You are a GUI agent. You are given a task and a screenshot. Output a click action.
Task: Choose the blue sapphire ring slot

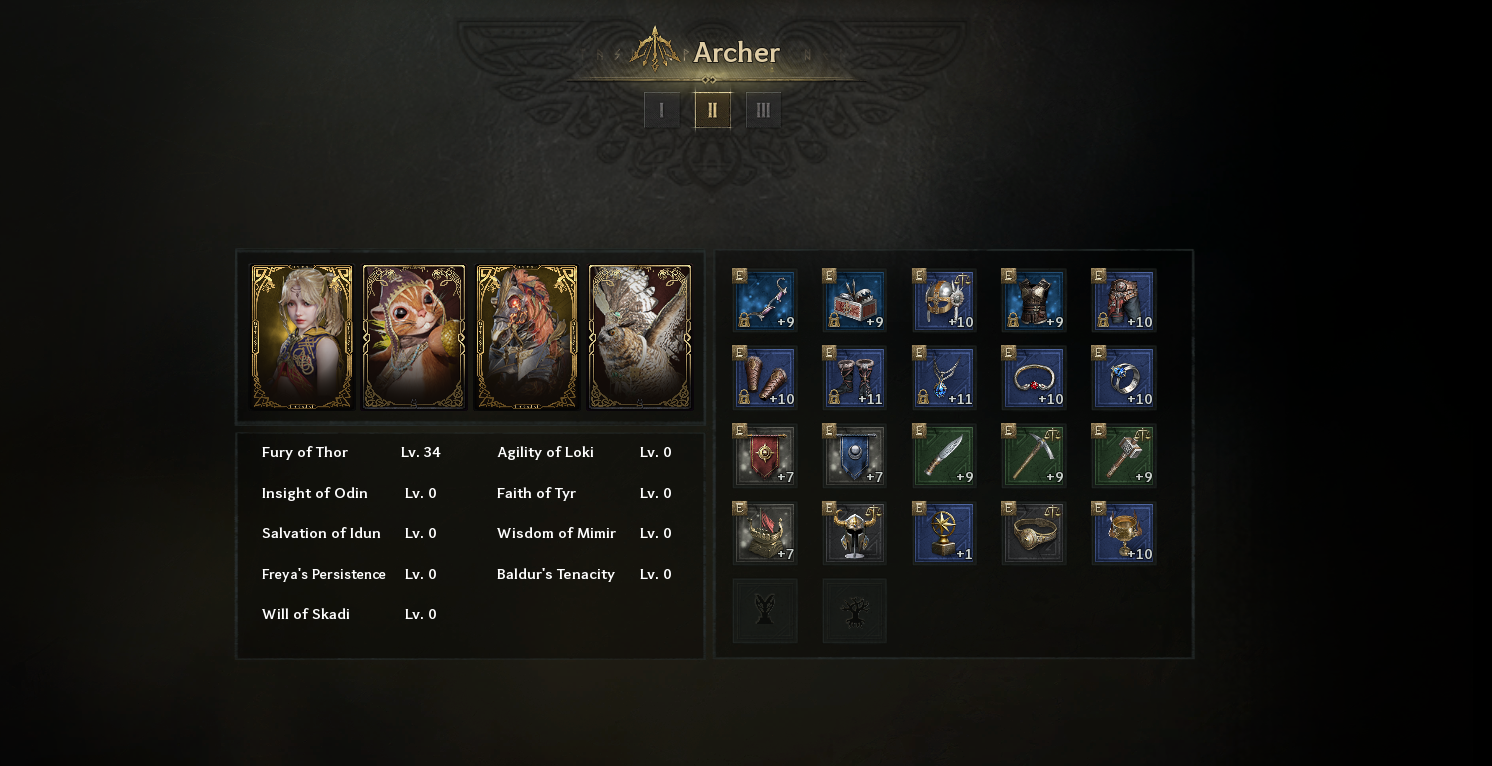pyautogui.click(x=1124, y=378)
